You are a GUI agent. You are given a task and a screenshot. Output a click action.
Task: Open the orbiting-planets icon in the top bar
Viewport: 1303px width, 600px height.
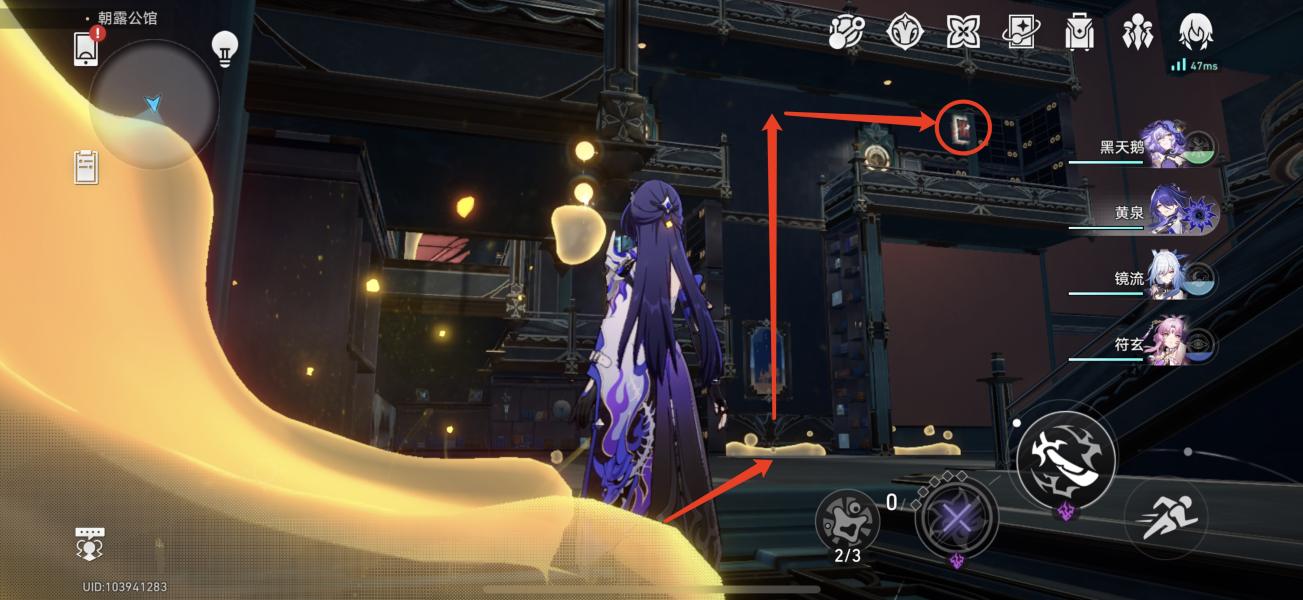point(846,33)
